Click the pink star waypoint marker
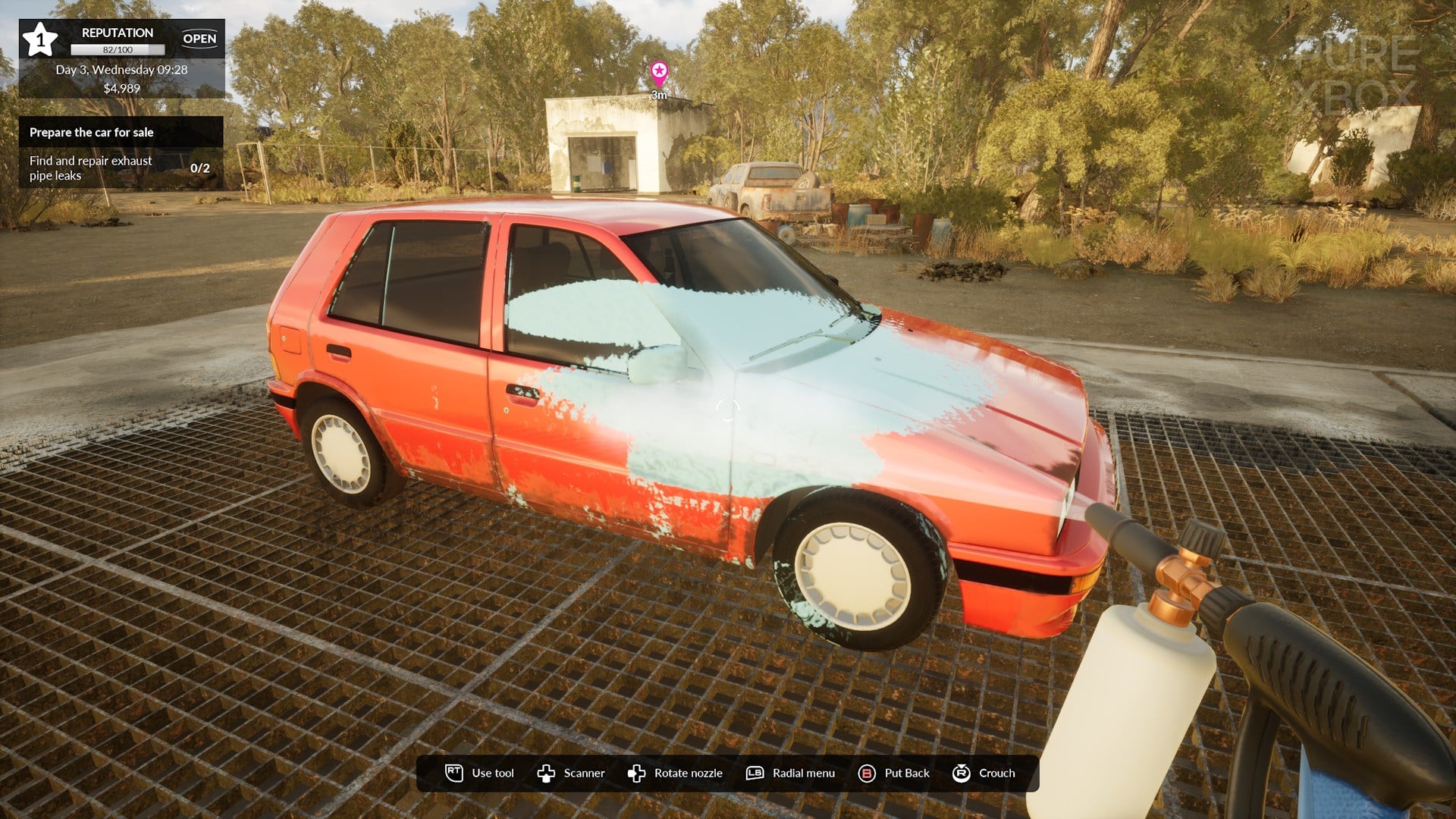The height and width of the screenshot is (819, 1456). tap(659, 74)
